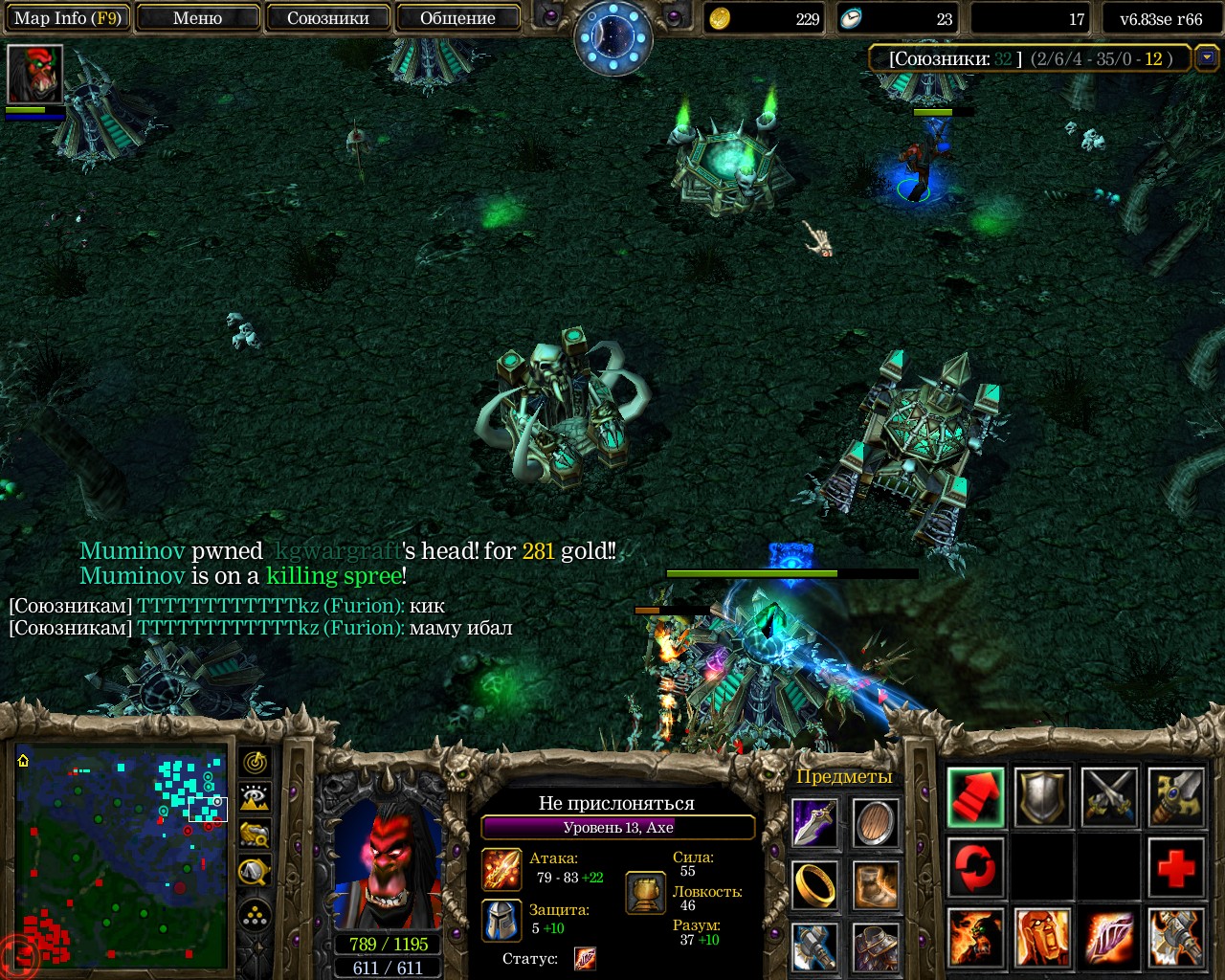Use the Blink Dagger item

(814, 824)
